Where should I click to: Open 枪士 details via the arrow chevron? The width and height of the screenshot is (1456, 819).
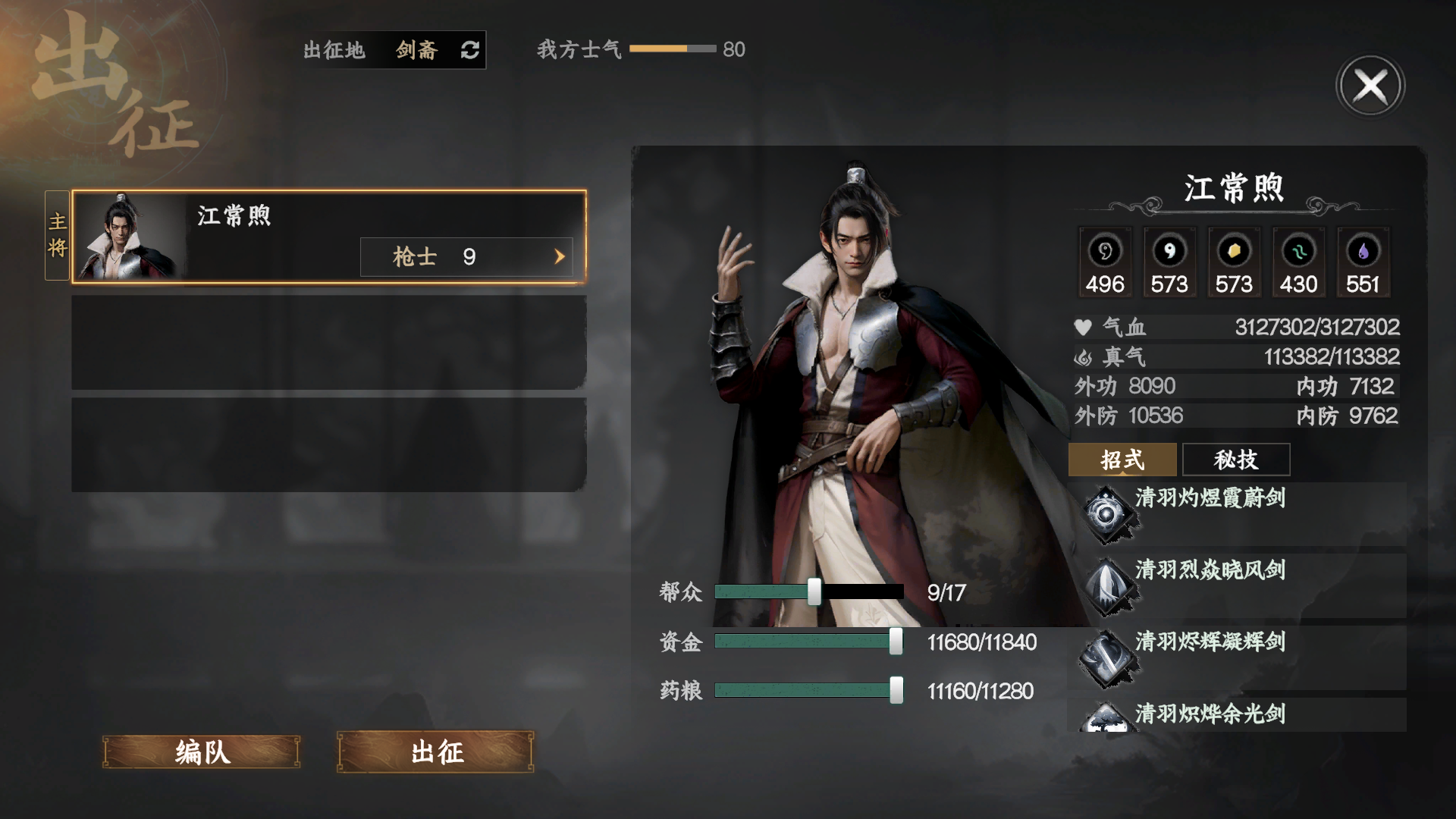click(560, 256)
